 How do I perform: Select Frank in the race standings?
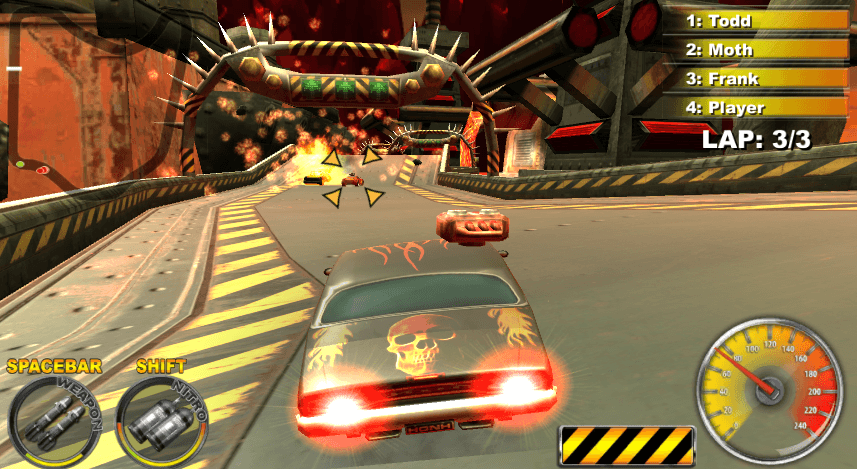[758, 78]
